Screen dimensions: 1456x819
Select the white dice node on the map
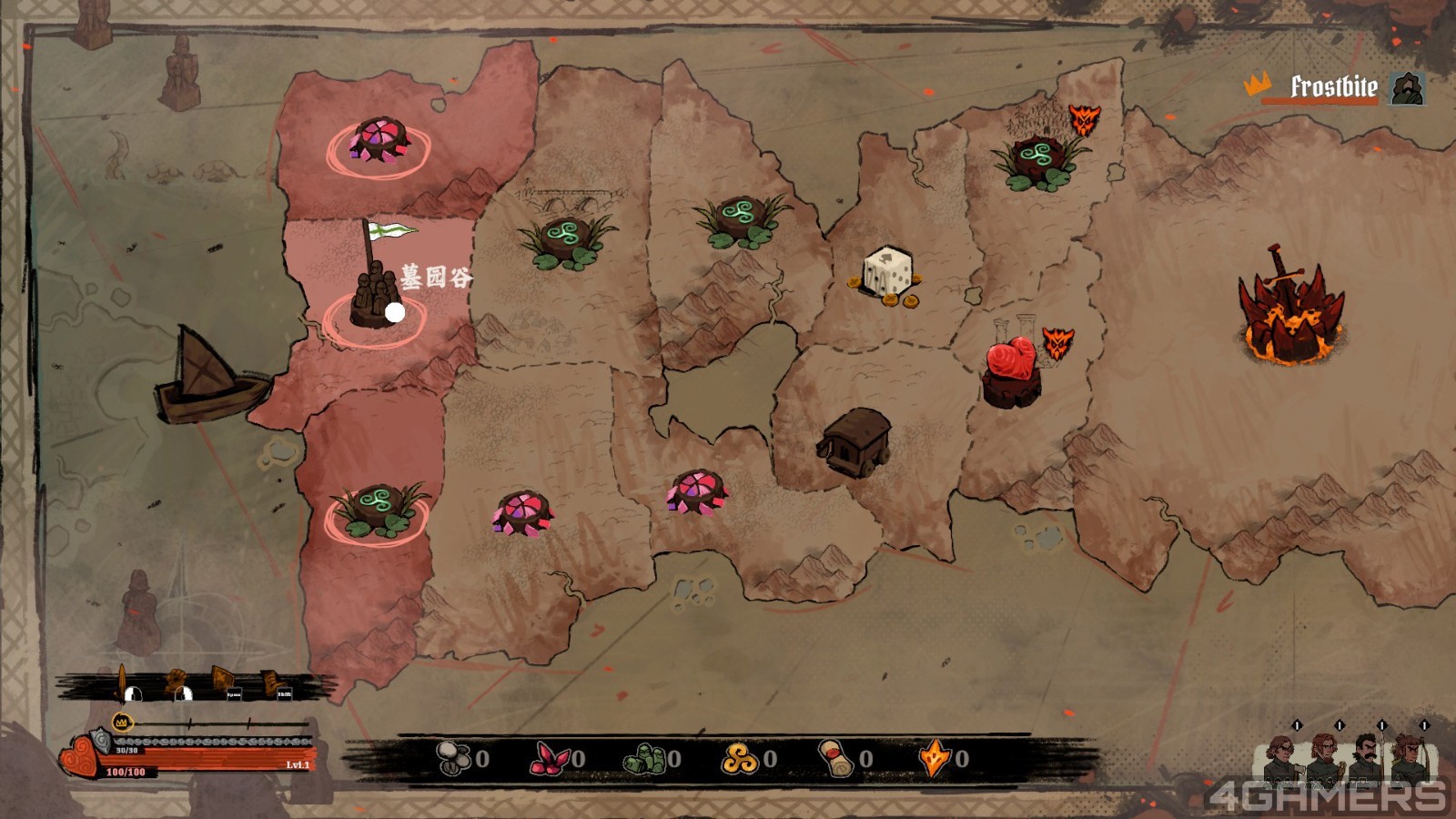[887, 273]
